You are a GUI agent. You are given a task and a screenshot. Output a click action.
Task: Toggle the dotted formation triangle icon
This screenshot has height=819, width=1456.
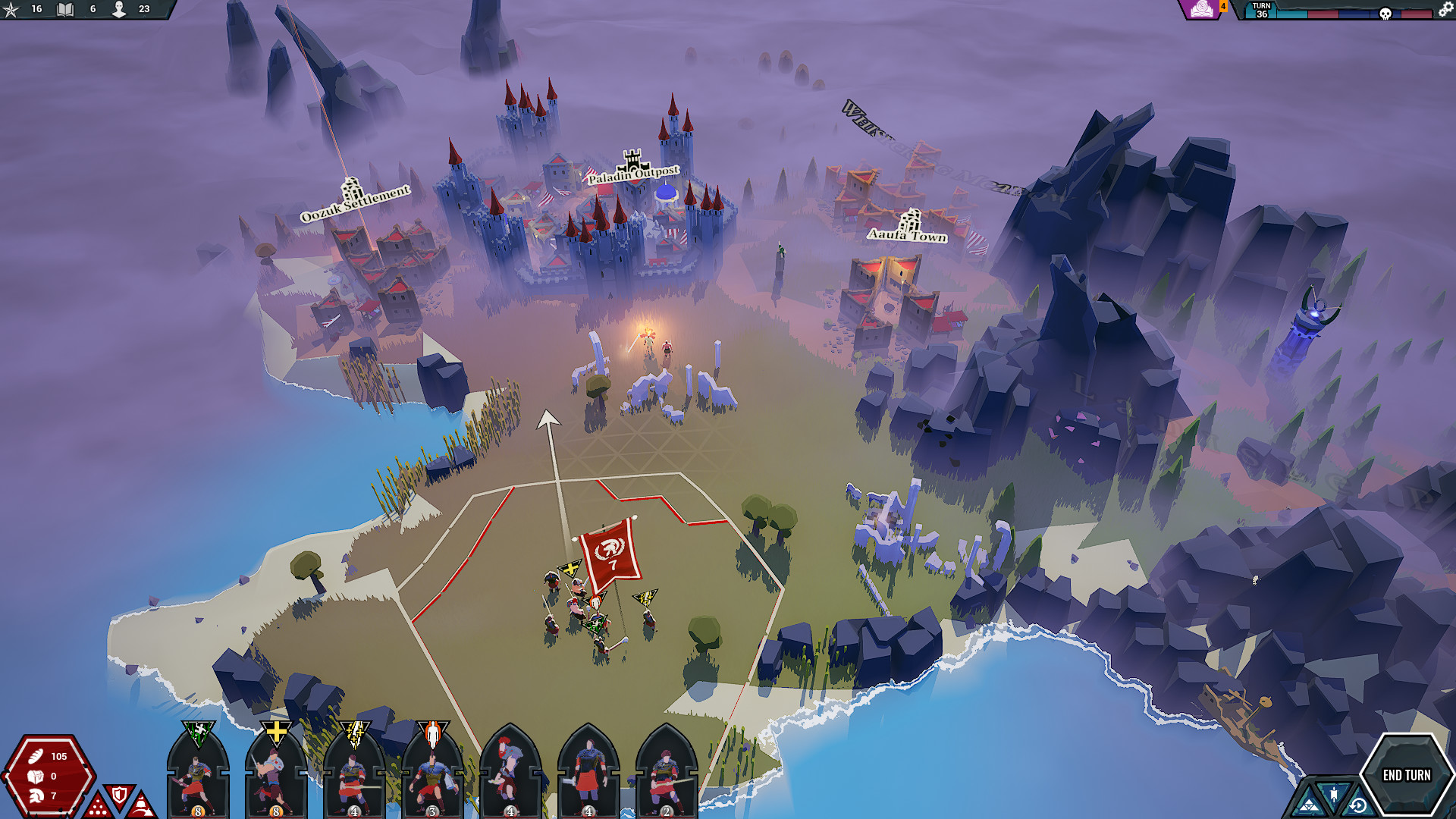point(97,805)
